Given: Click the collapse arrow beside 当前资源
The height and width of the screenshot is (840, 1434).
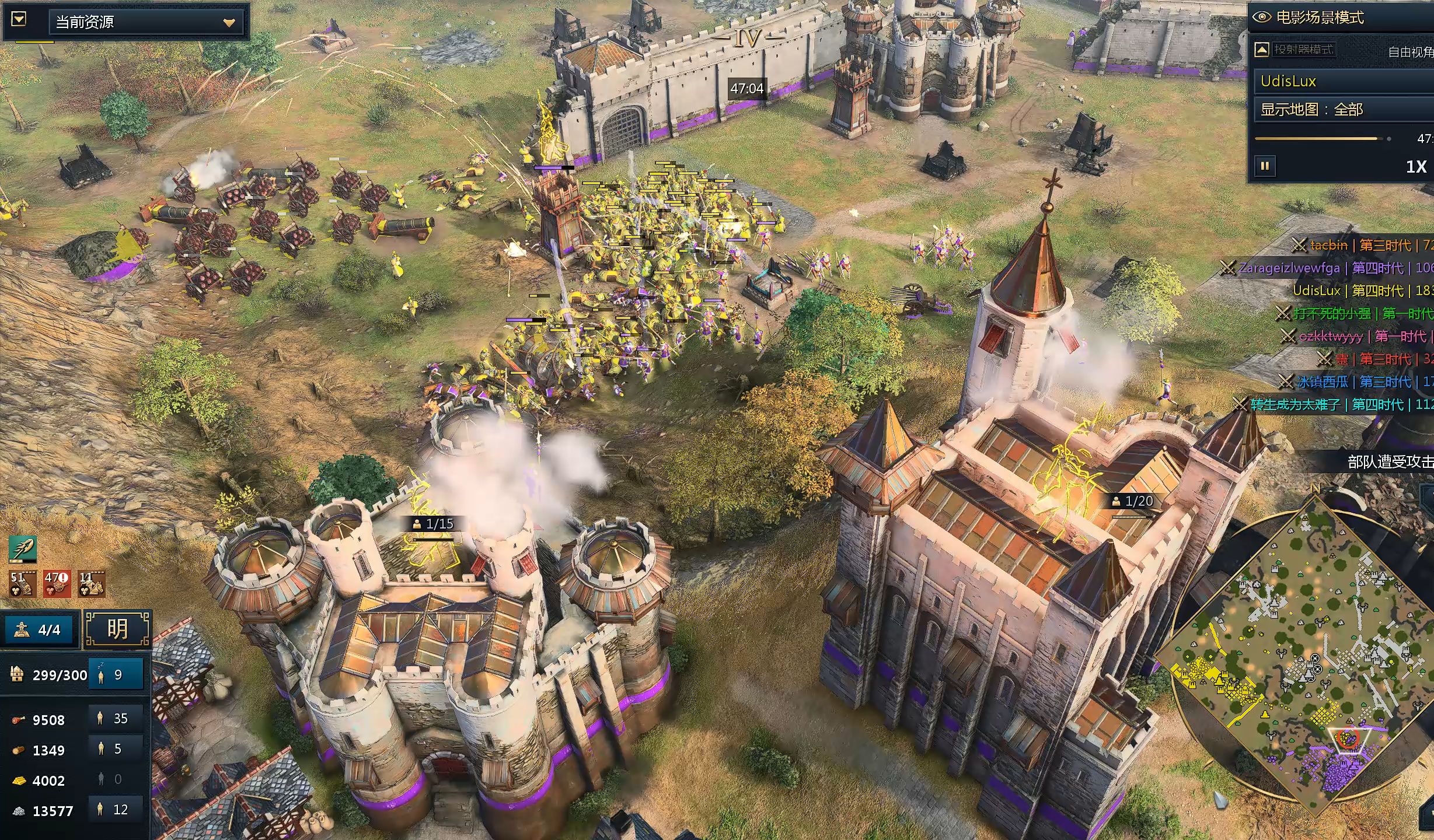Looking at the screenshot, I should 19,20.
